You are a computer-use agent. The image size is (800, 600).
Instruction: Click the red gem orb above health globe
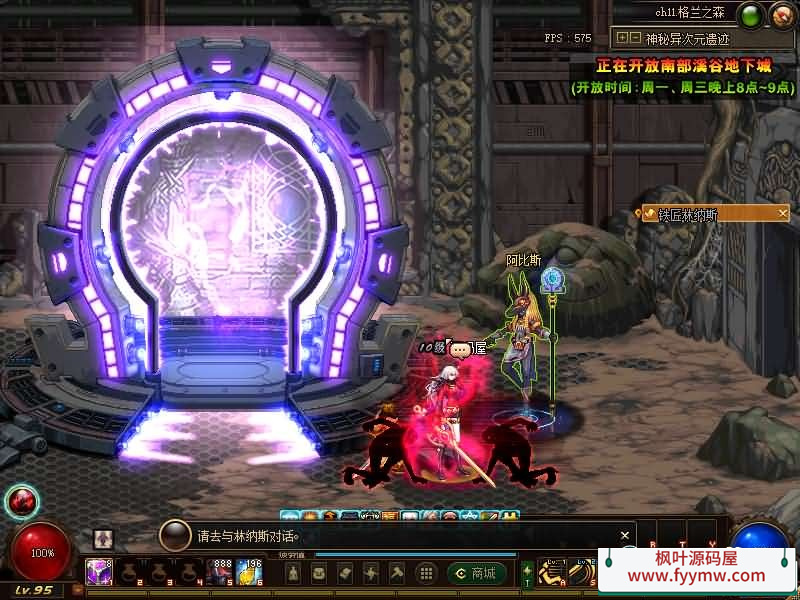click(x=21, y=501)
